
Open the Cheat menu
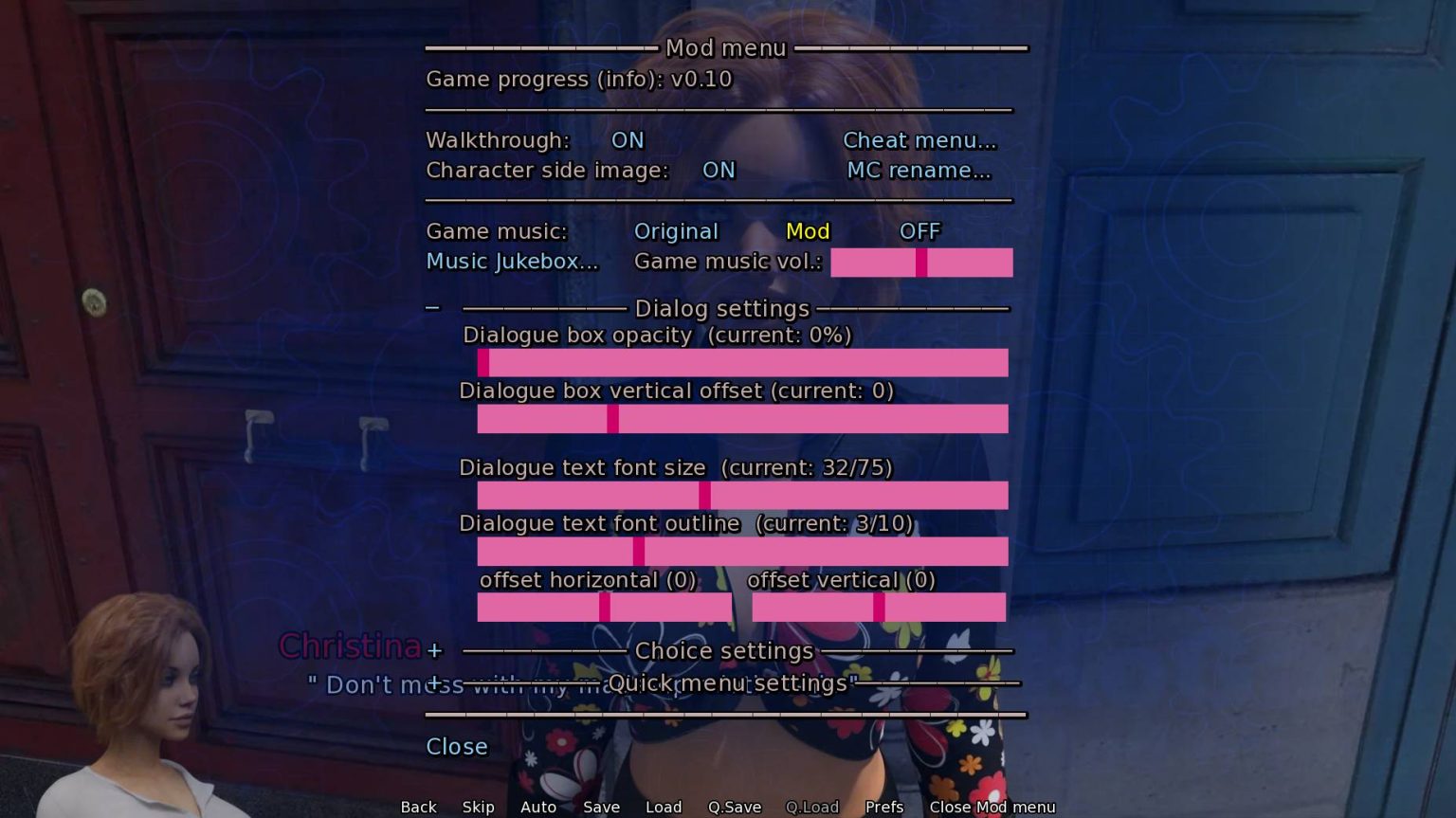pos(919,140)
